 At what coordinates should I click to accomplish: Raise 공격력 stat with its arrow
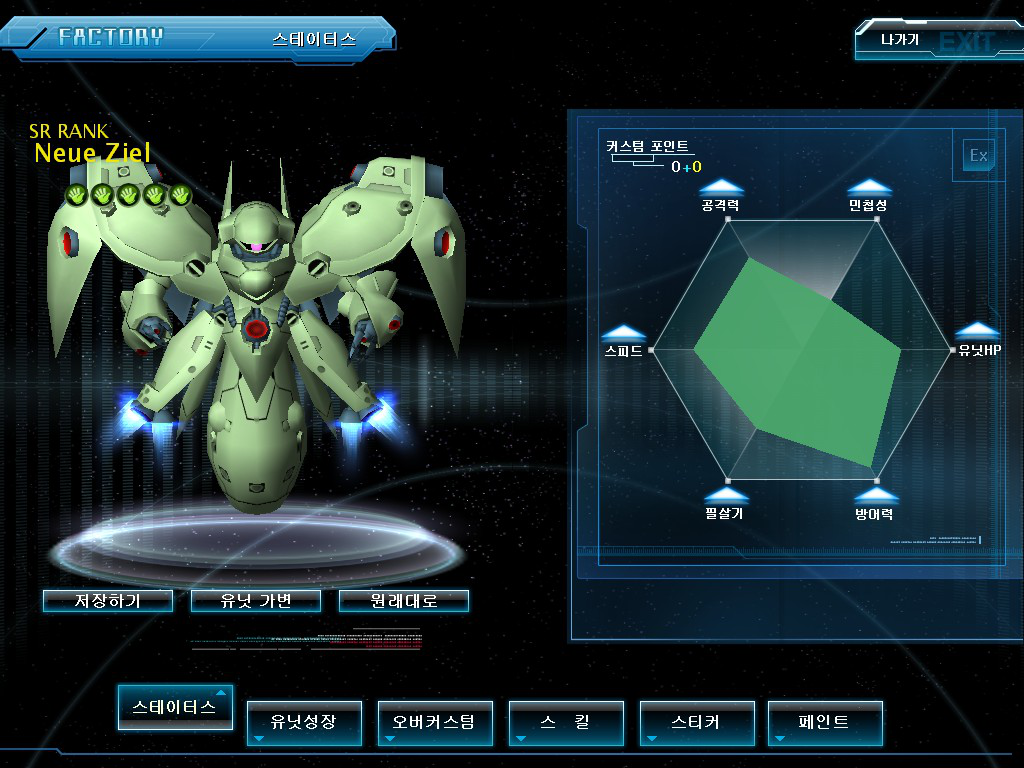pos(721,187)
